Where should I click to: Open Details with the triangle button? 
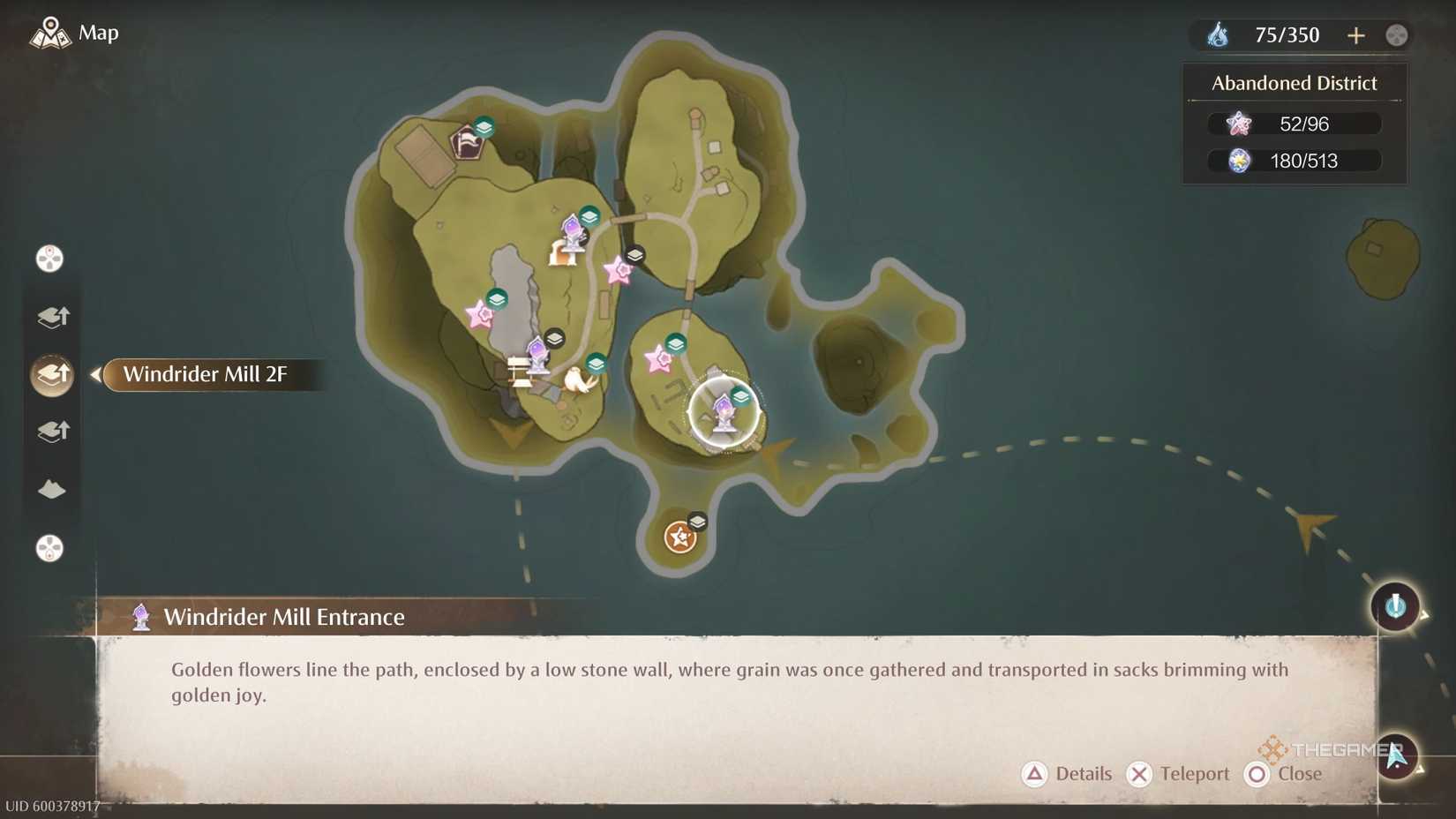[x=1034, y=774]
